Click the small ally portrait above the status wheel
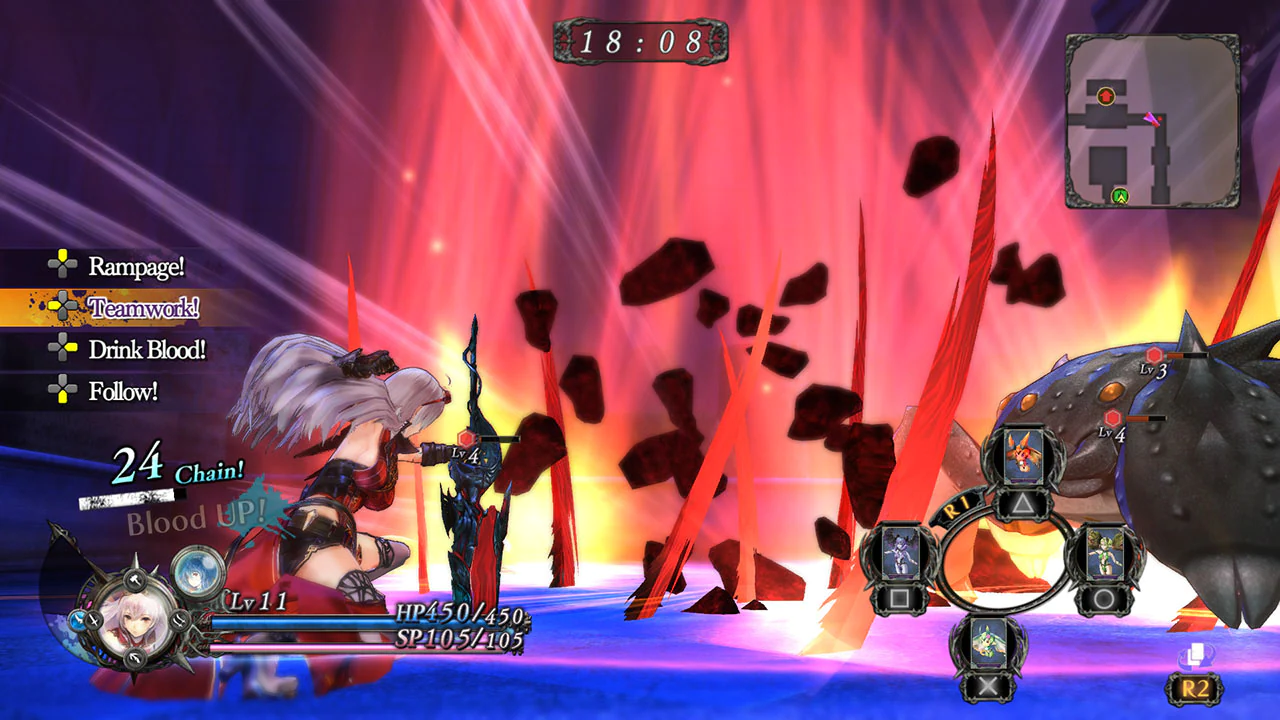 pyautogui.click(x=196, y=572)
